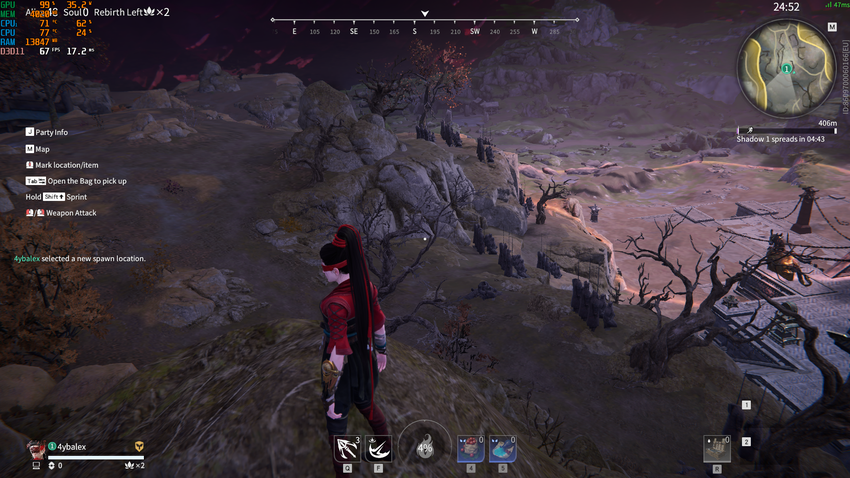Viewport: 850px width, 478px height.
Task: Click the gold squad emblem badge
Action: [139, 447]
